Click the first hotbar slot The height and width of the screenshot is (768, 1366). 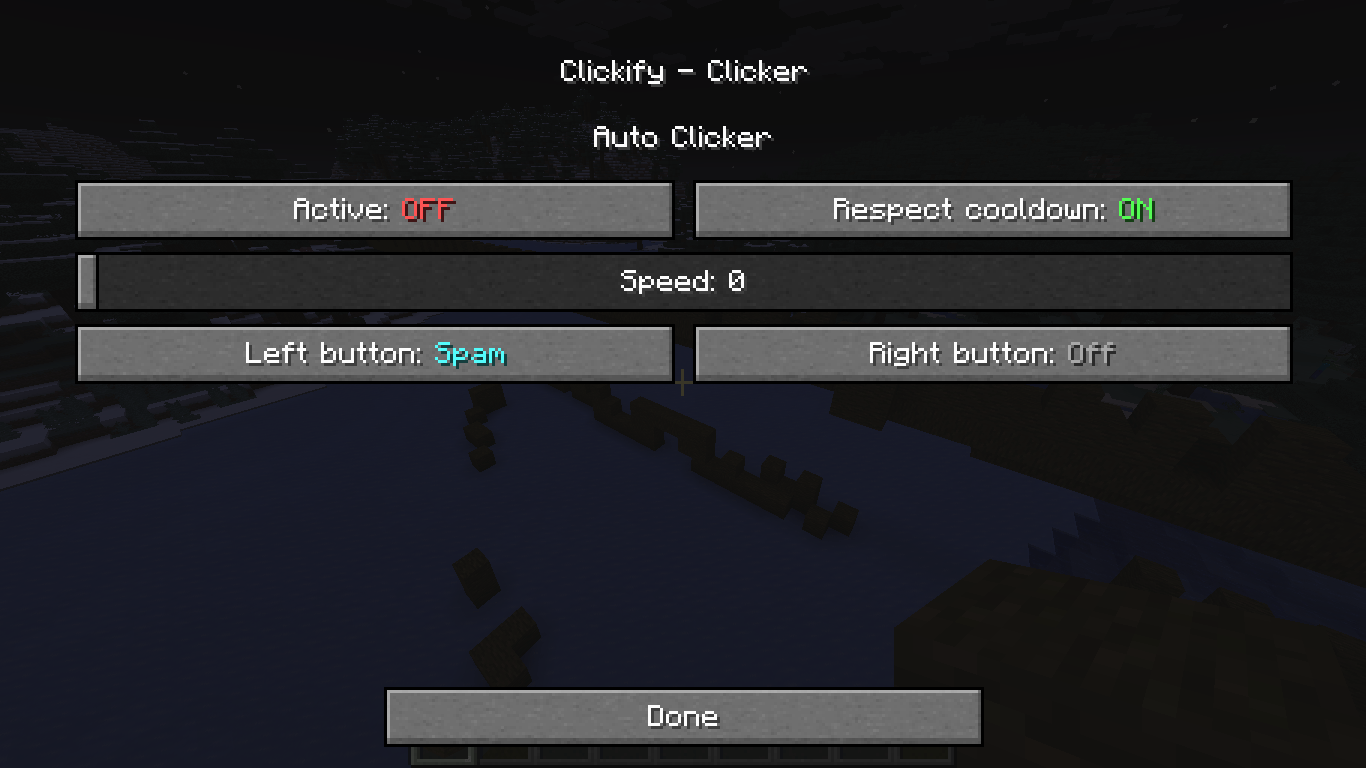click(x=441, y=762)
